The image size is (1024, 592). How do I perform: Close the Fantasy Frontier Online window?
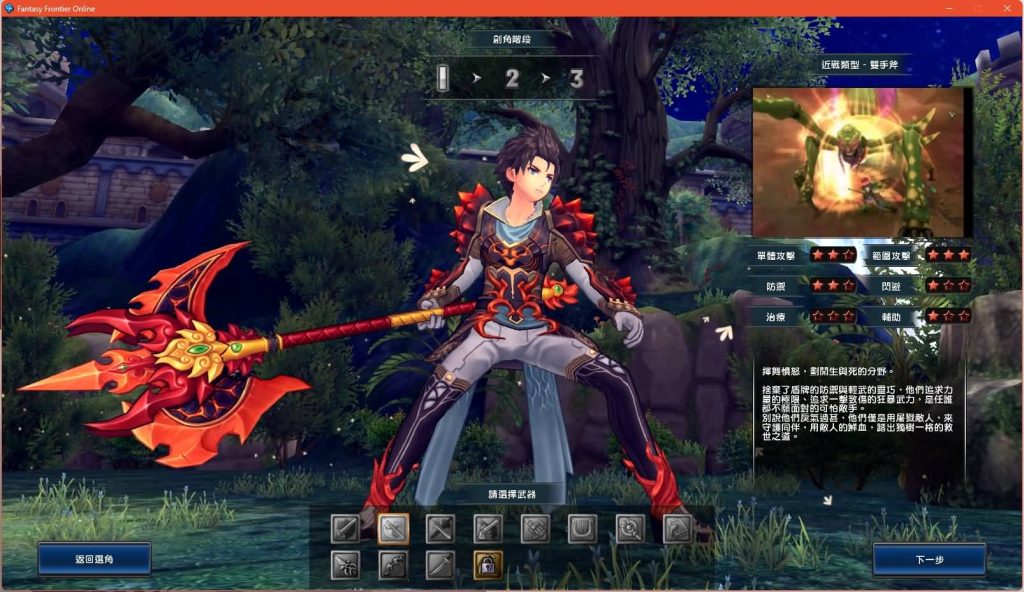coord(1006,8)
